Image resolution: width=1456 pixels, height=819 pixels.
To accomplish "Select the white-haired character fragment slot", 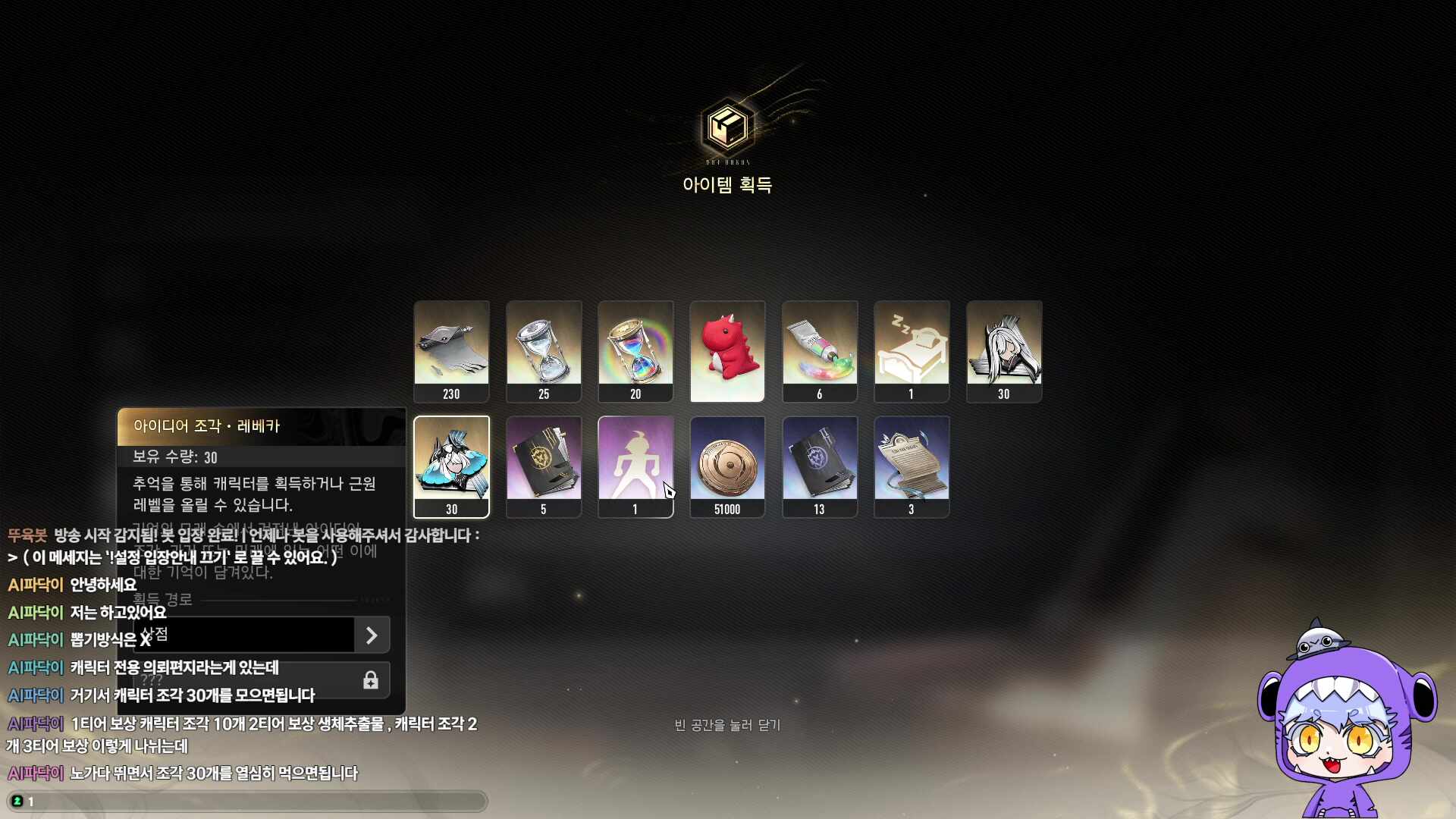I will [1004, 351].
